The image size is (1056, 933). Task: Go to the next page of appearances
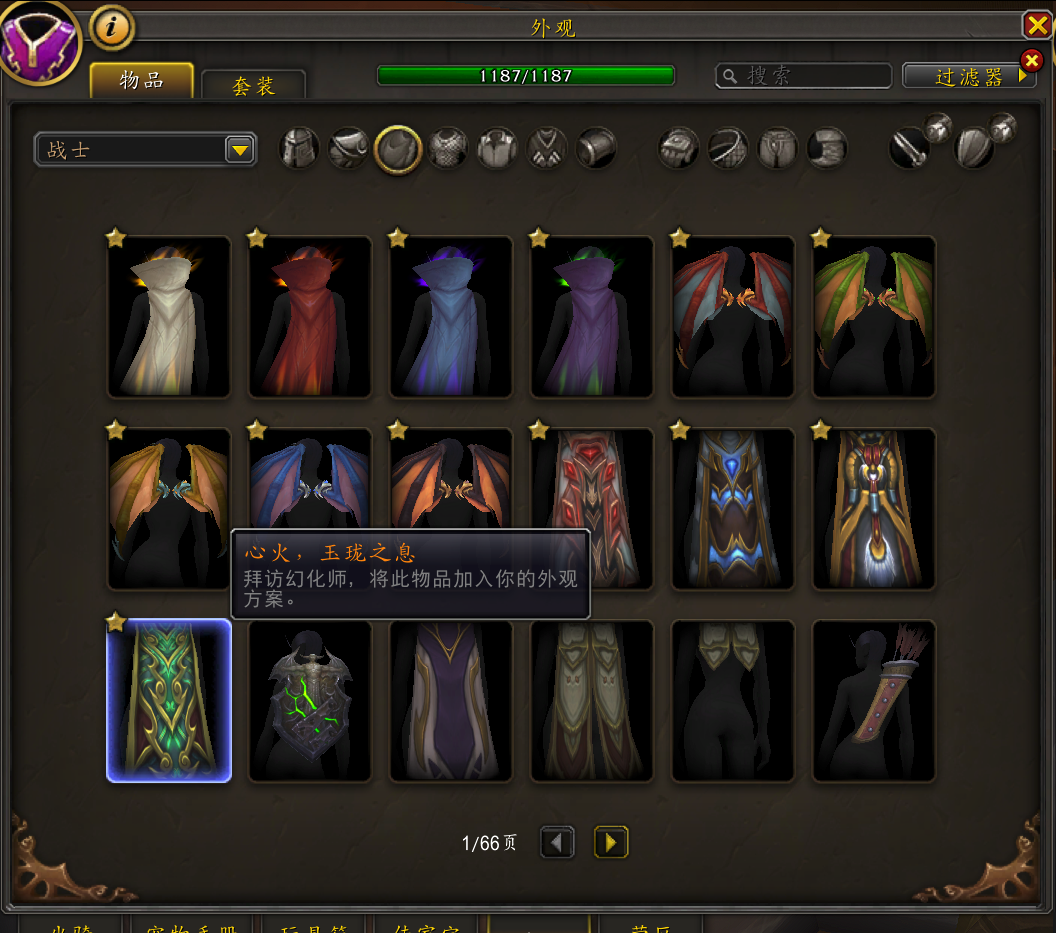[x=611, y=842]
